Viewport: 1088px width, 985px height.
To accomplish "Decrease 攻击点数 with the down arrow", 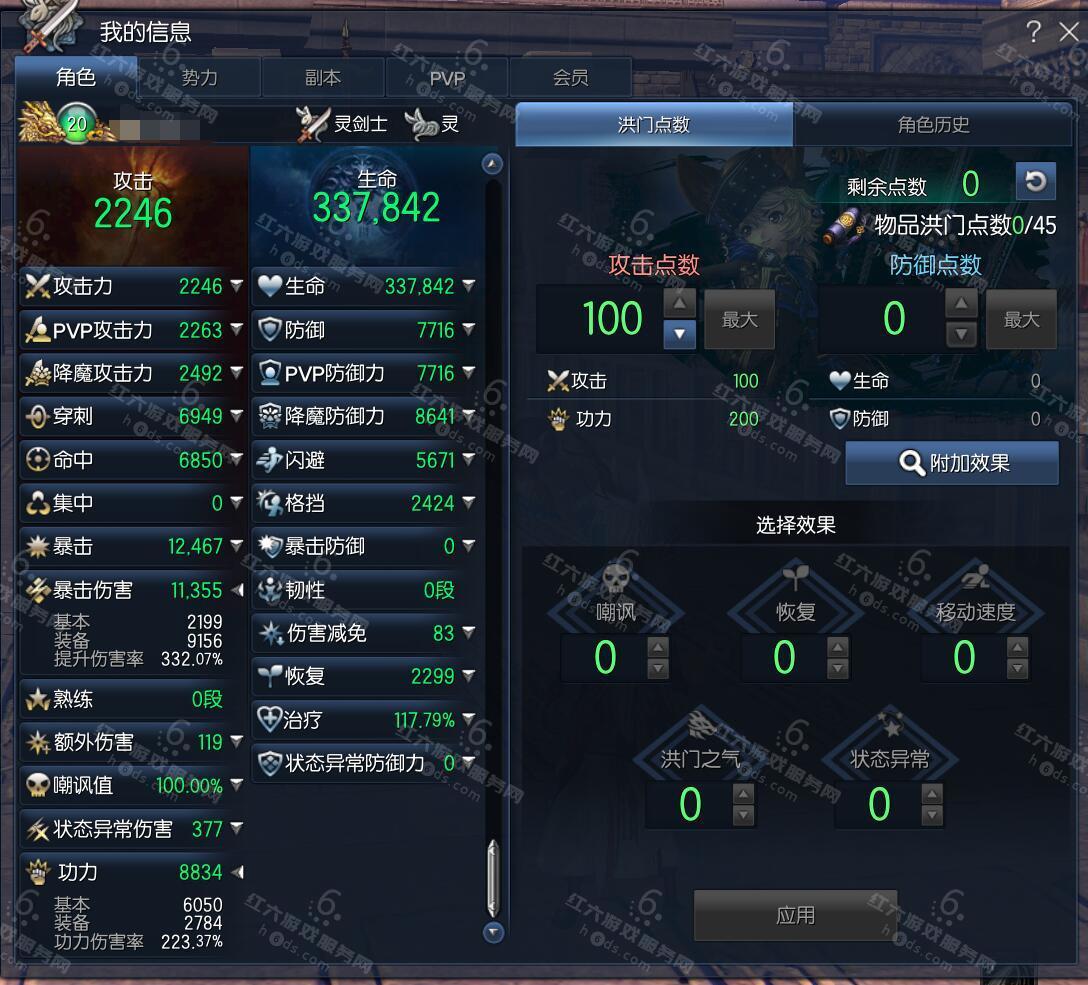I will 679,333.
